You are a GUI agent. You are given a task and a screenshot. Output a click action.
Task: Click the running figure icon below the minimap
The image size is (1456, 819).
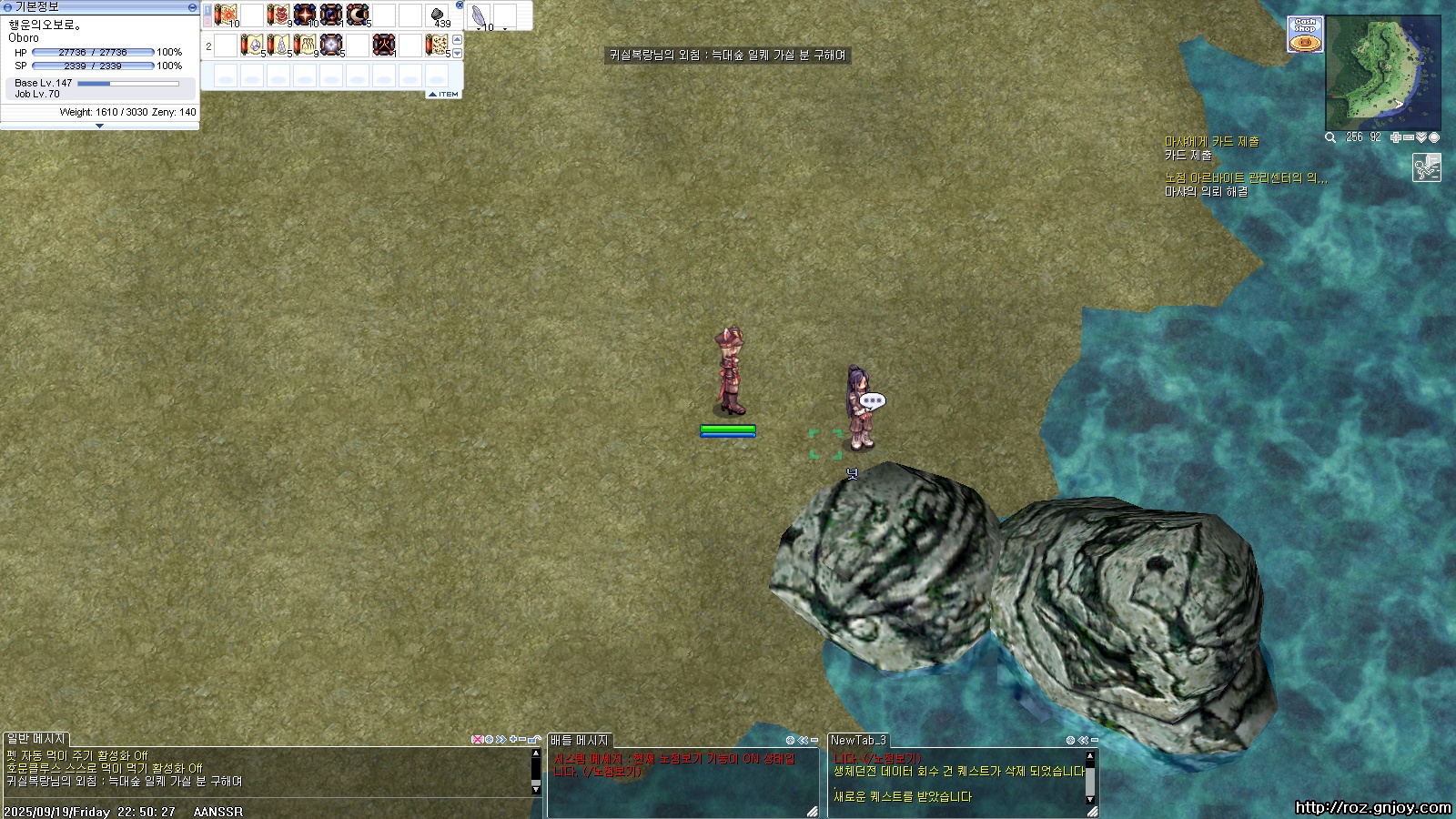[1426, 167]
